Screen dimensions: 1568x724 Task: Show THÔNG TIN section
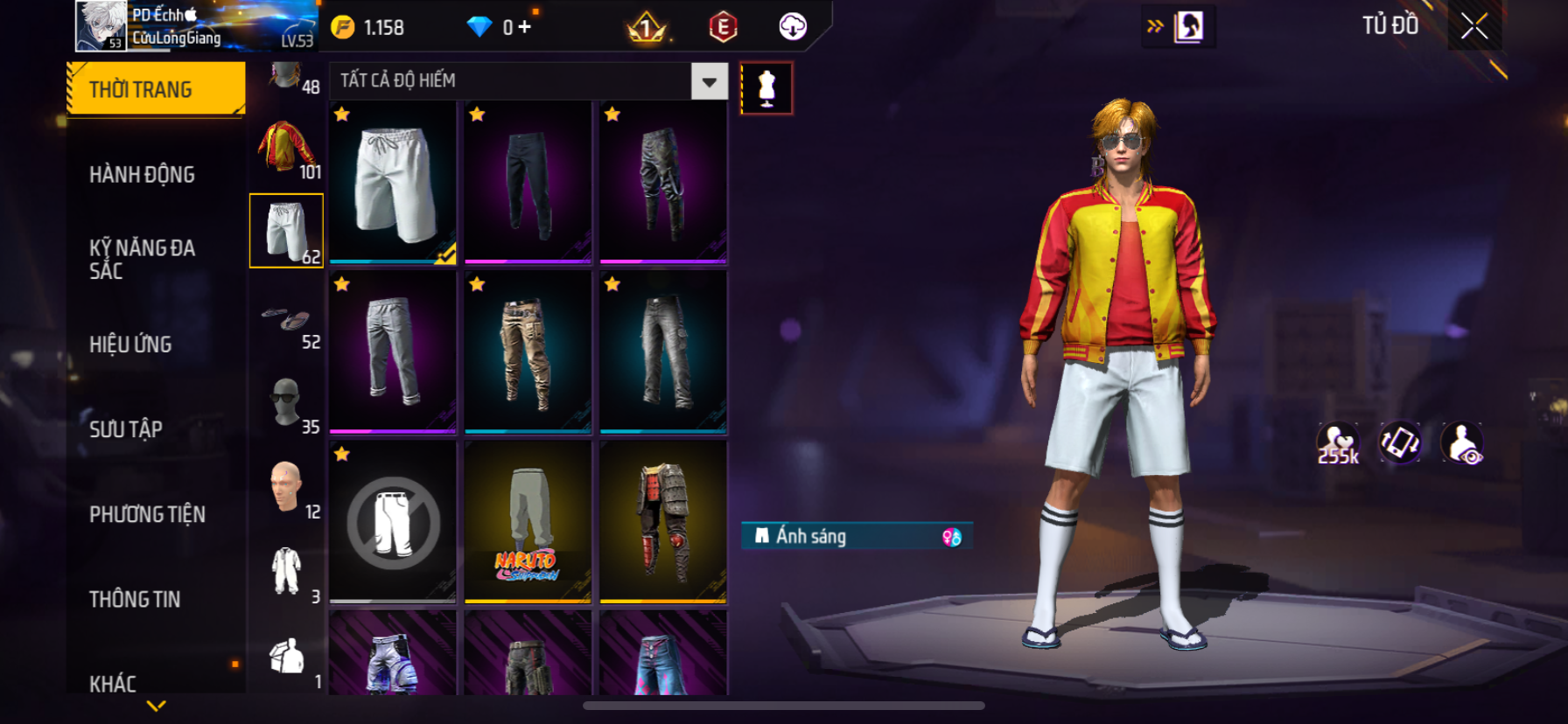pyautogui.click(x=135, y=599)
